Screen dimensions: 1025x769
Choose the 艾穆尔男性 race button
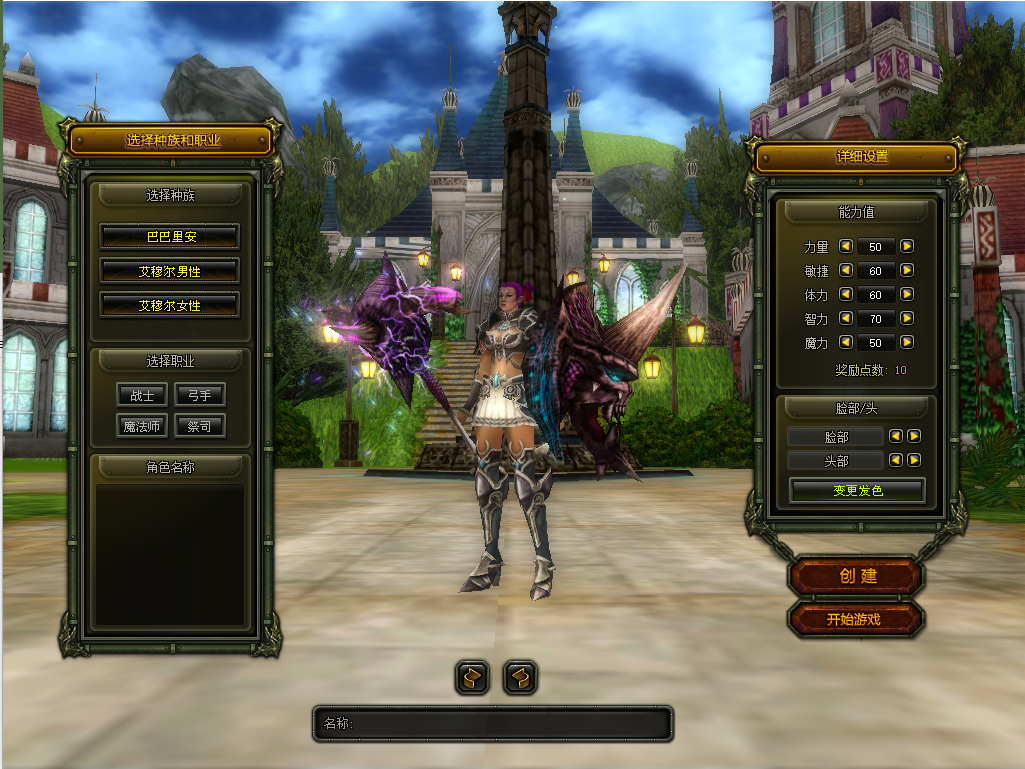pos(169,271)
